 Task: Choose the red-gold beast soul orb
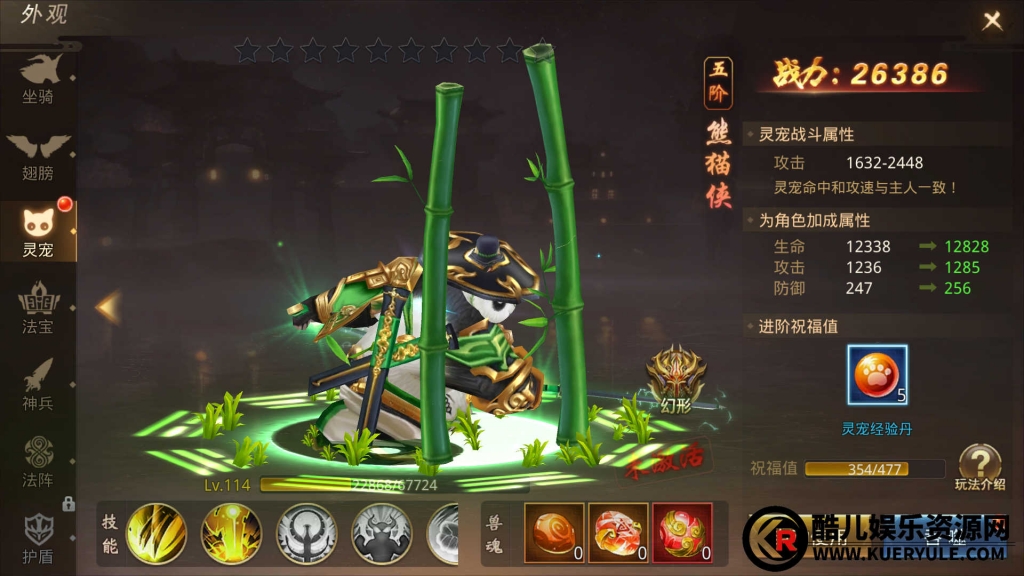[x=683, y=533]
